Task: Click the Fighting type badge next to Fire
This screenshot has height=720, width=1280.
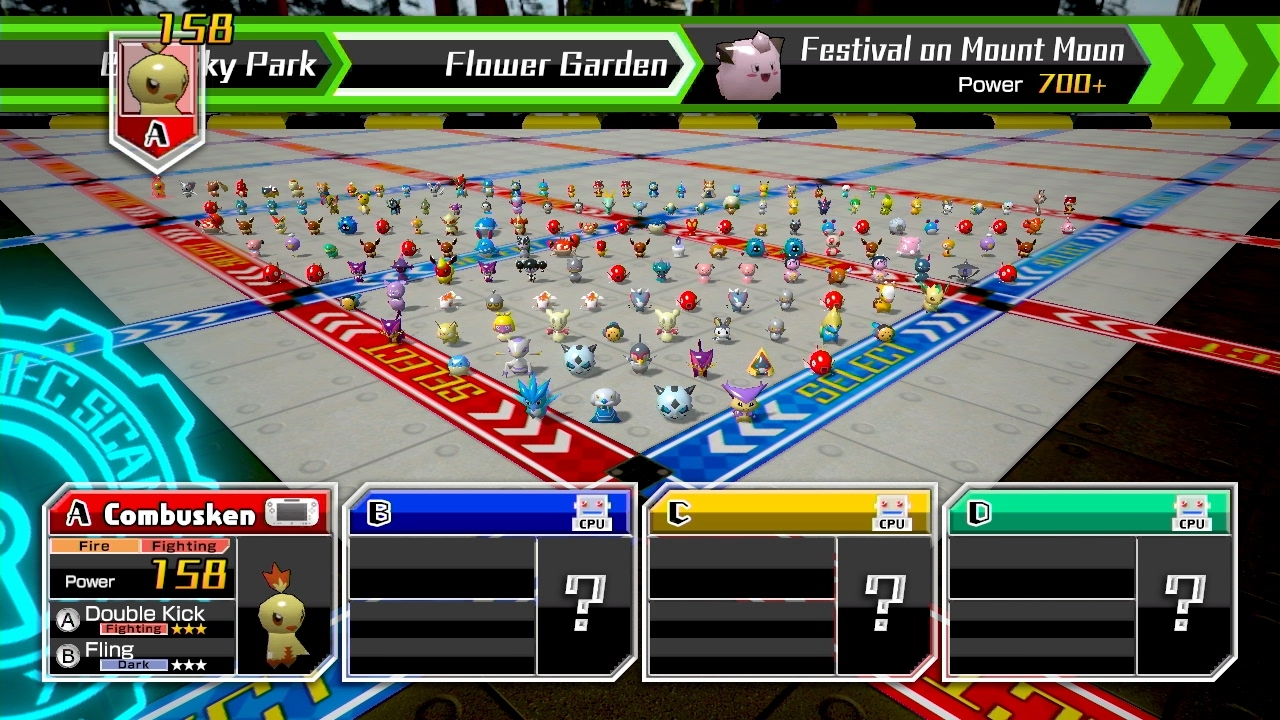Action: tap(185, 546)
